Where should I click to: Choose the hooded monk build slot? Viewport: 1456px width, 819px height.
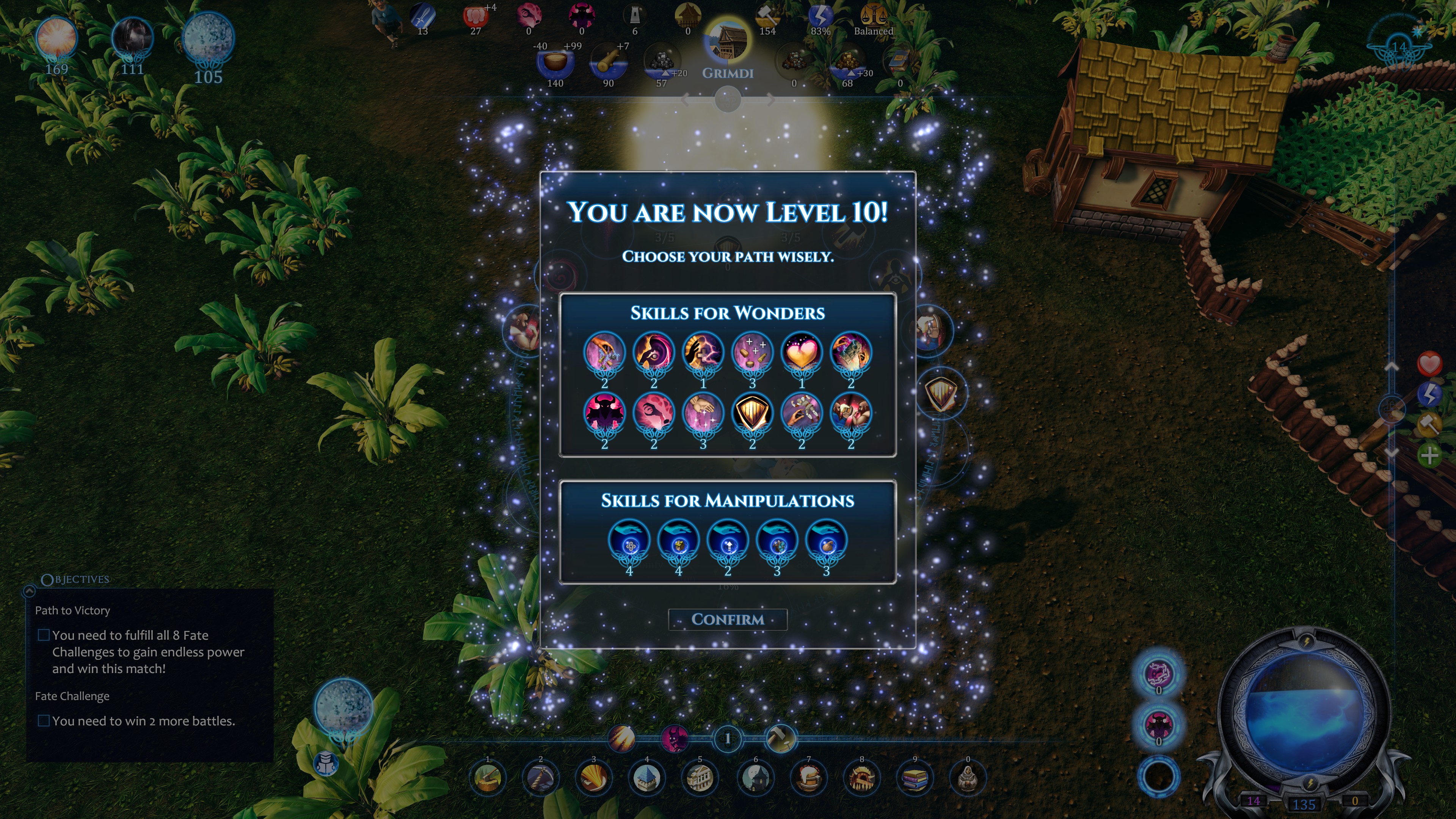(x=968, y=778)
